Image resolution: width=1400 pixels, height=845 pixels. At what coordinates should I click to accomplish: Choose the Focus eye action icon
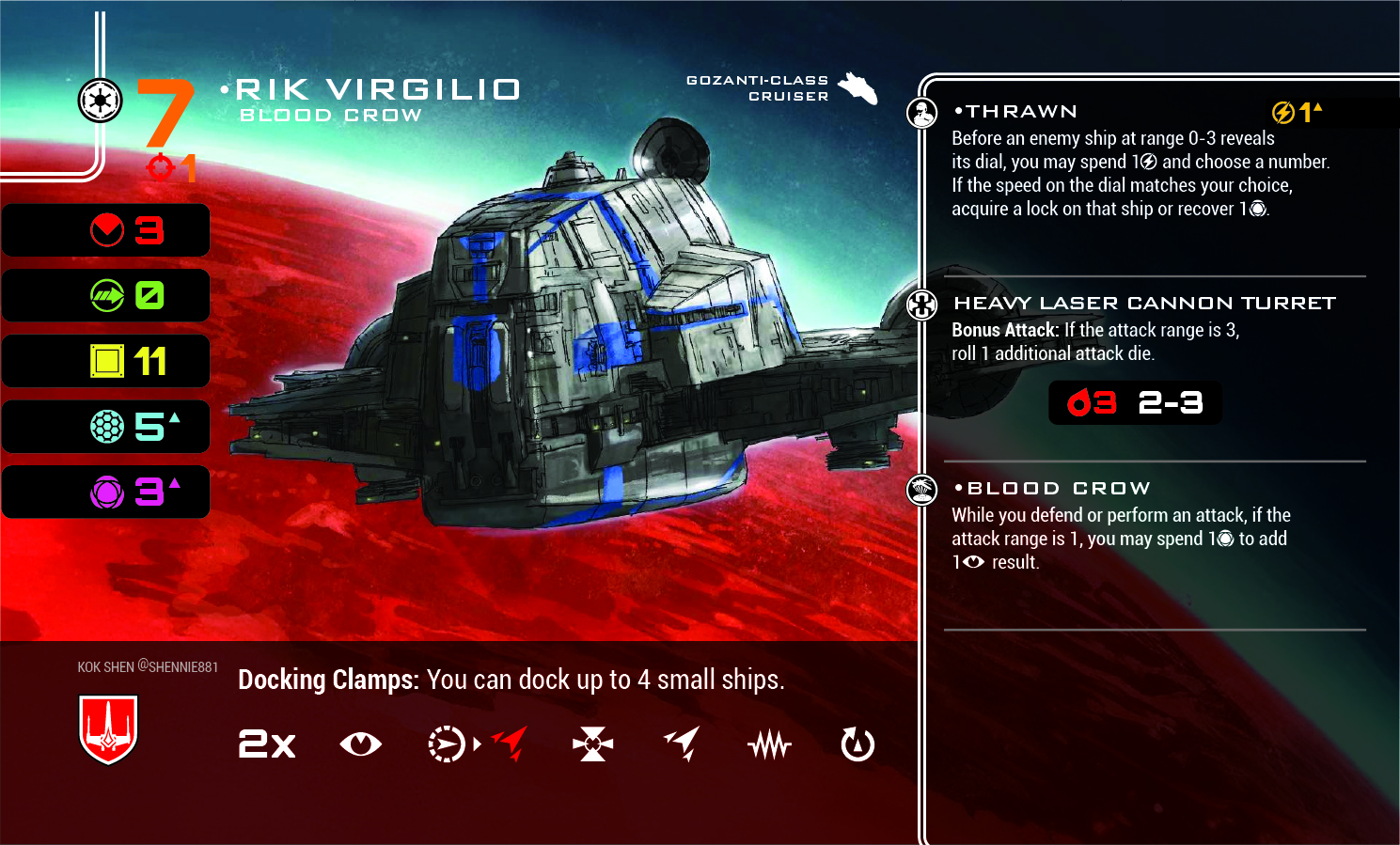click(360, 744)
